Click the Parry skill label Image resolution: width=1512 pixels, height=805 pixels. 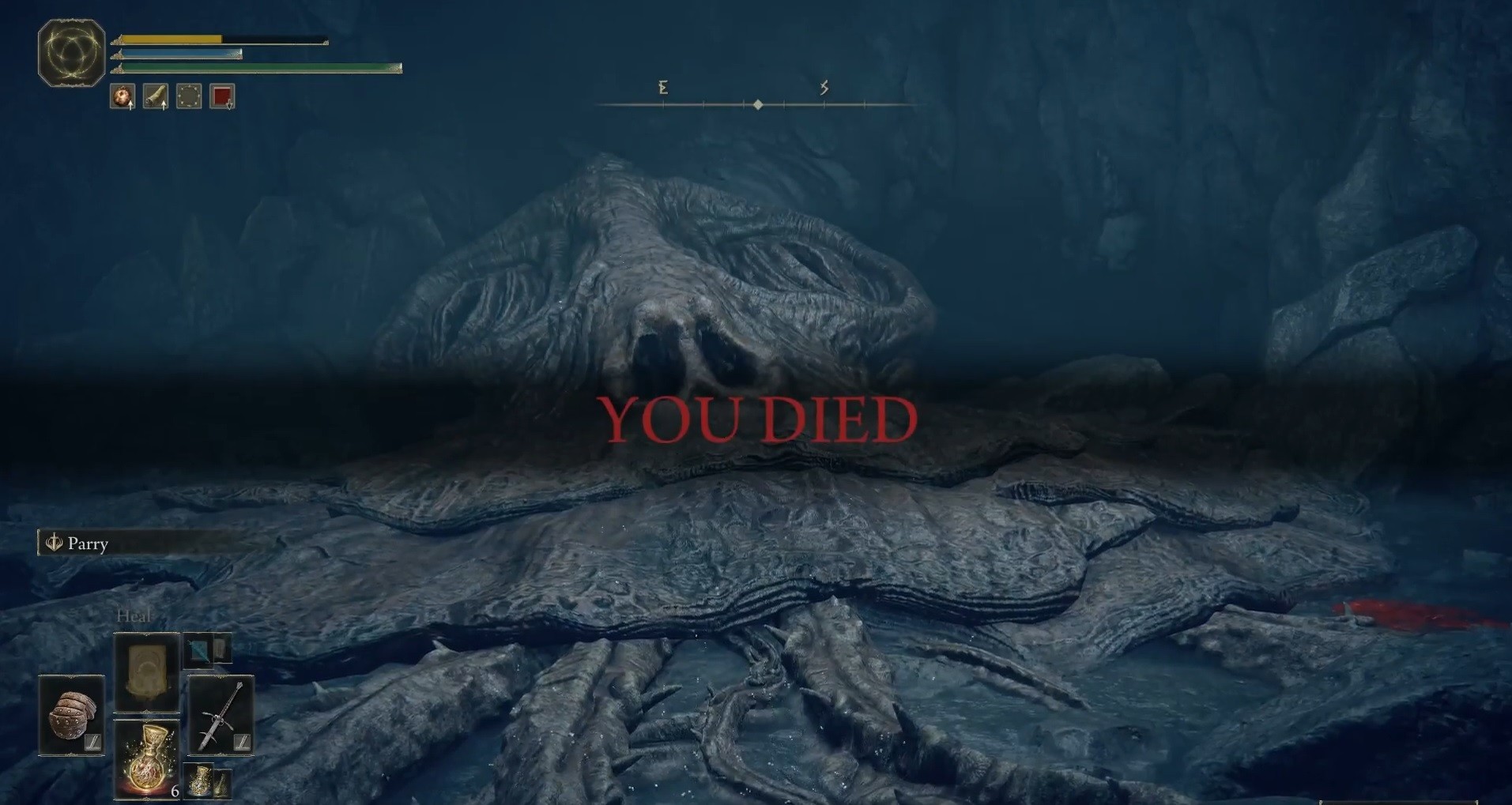coord(87,544)
